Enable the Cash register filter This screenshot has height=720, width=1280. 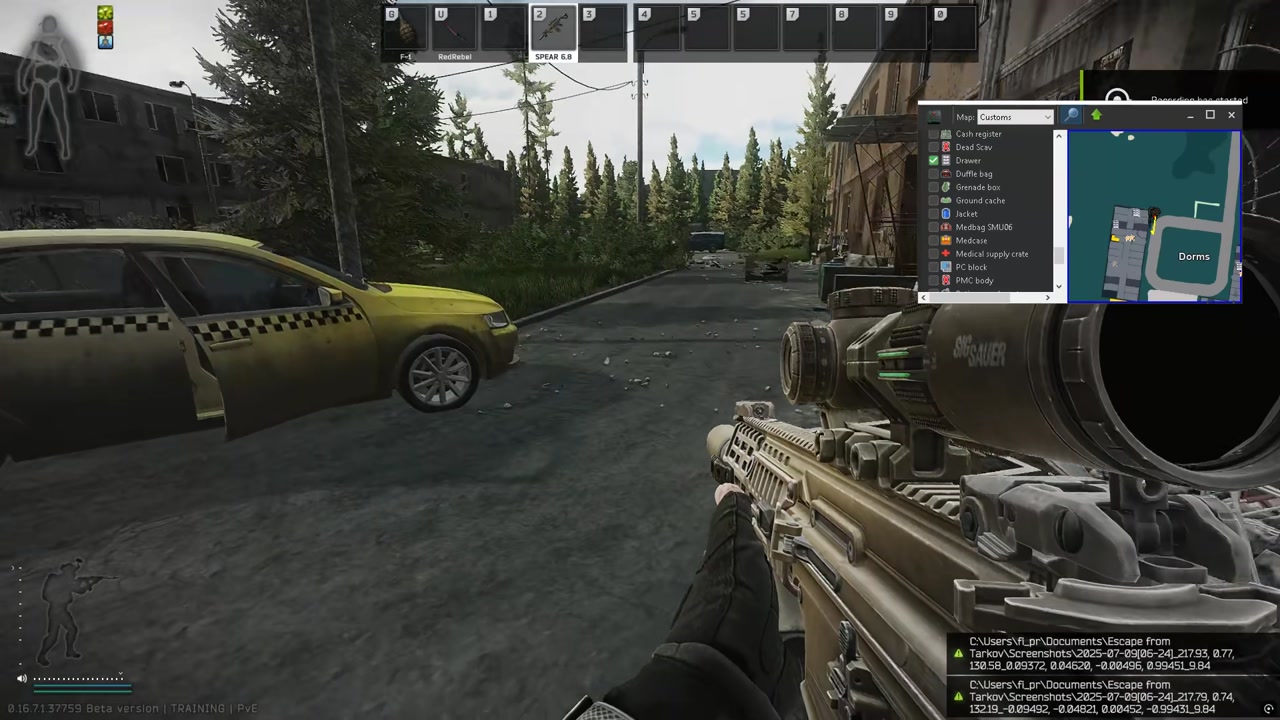tap(934, 134)
